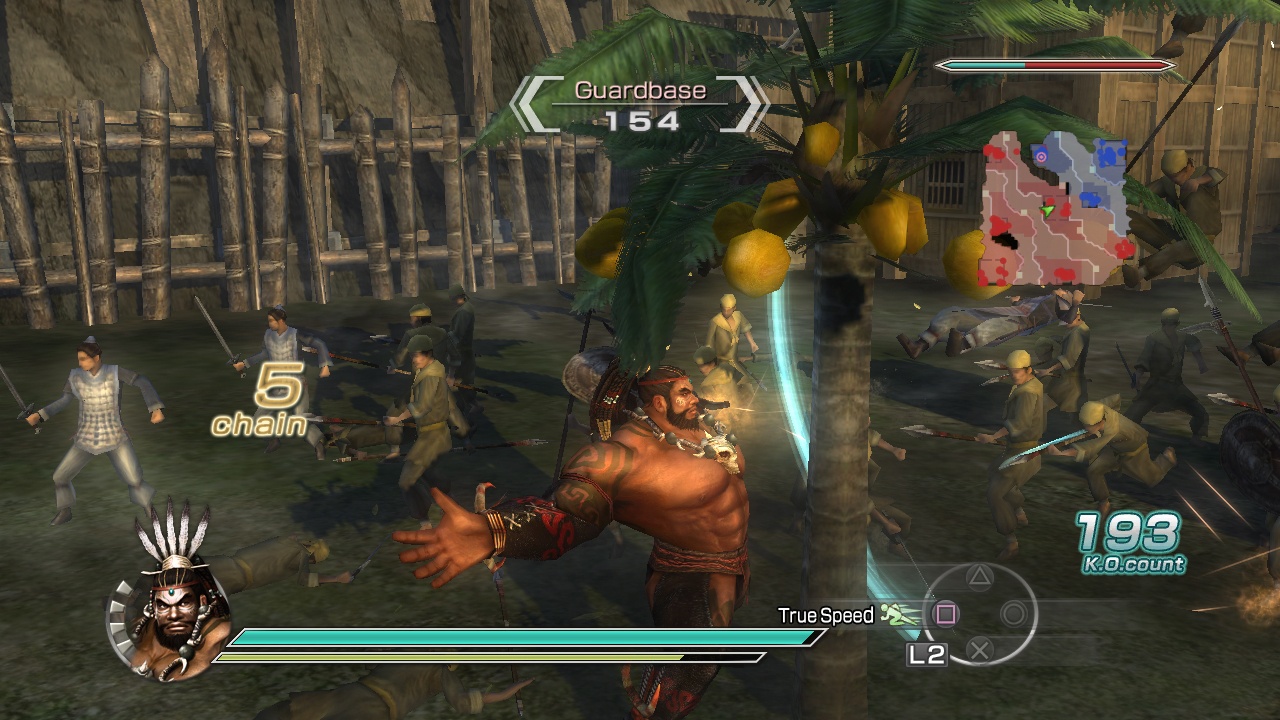This screenshot has width=1280, height=720.
Task: Toggle True Speed via the L2 prompt
Action: [927, 653]
